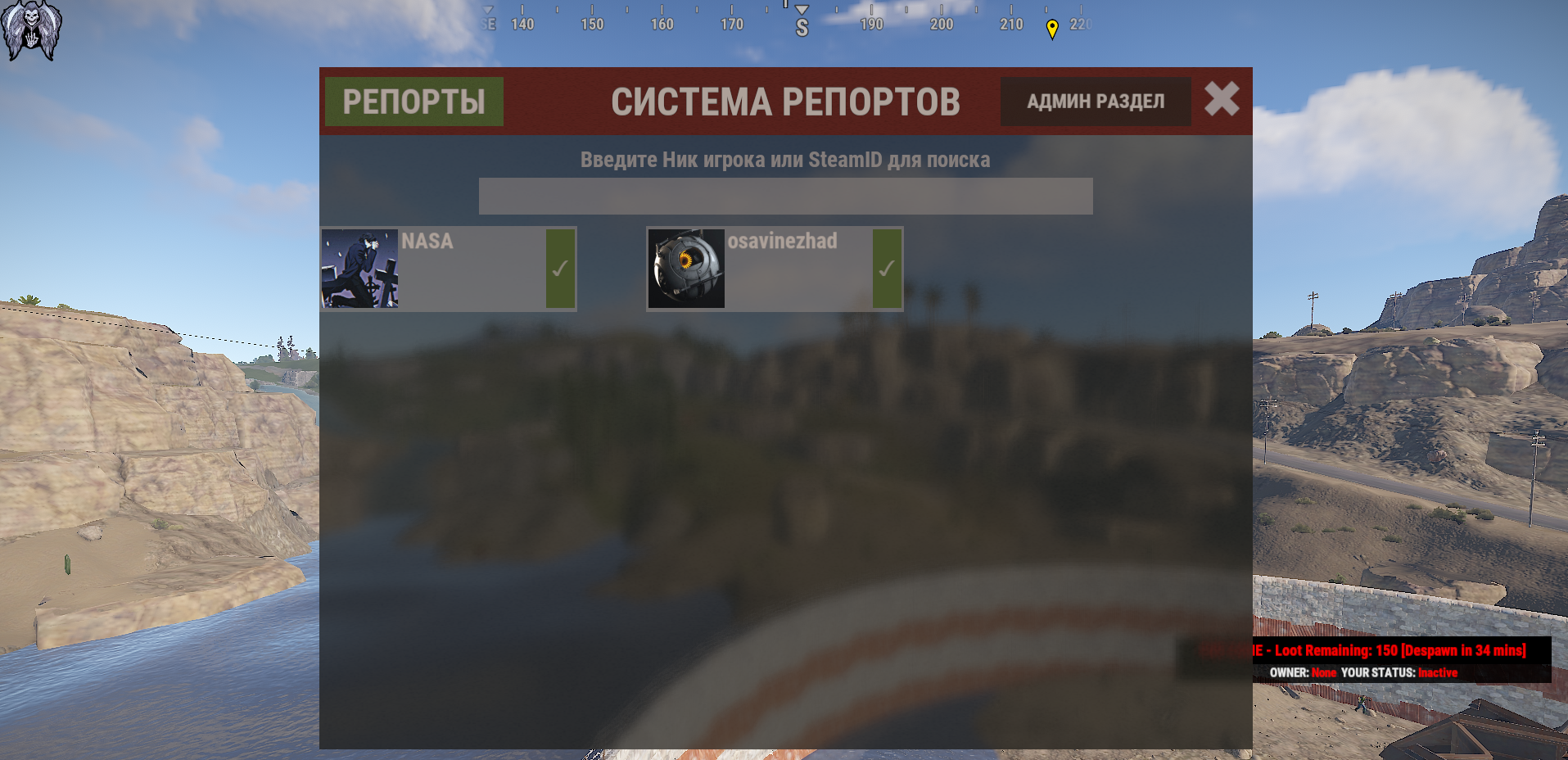The width and height of the screenshot is (1568, 760).
Task: Click the white compass pointer triangle
Action: click(799, 10)
